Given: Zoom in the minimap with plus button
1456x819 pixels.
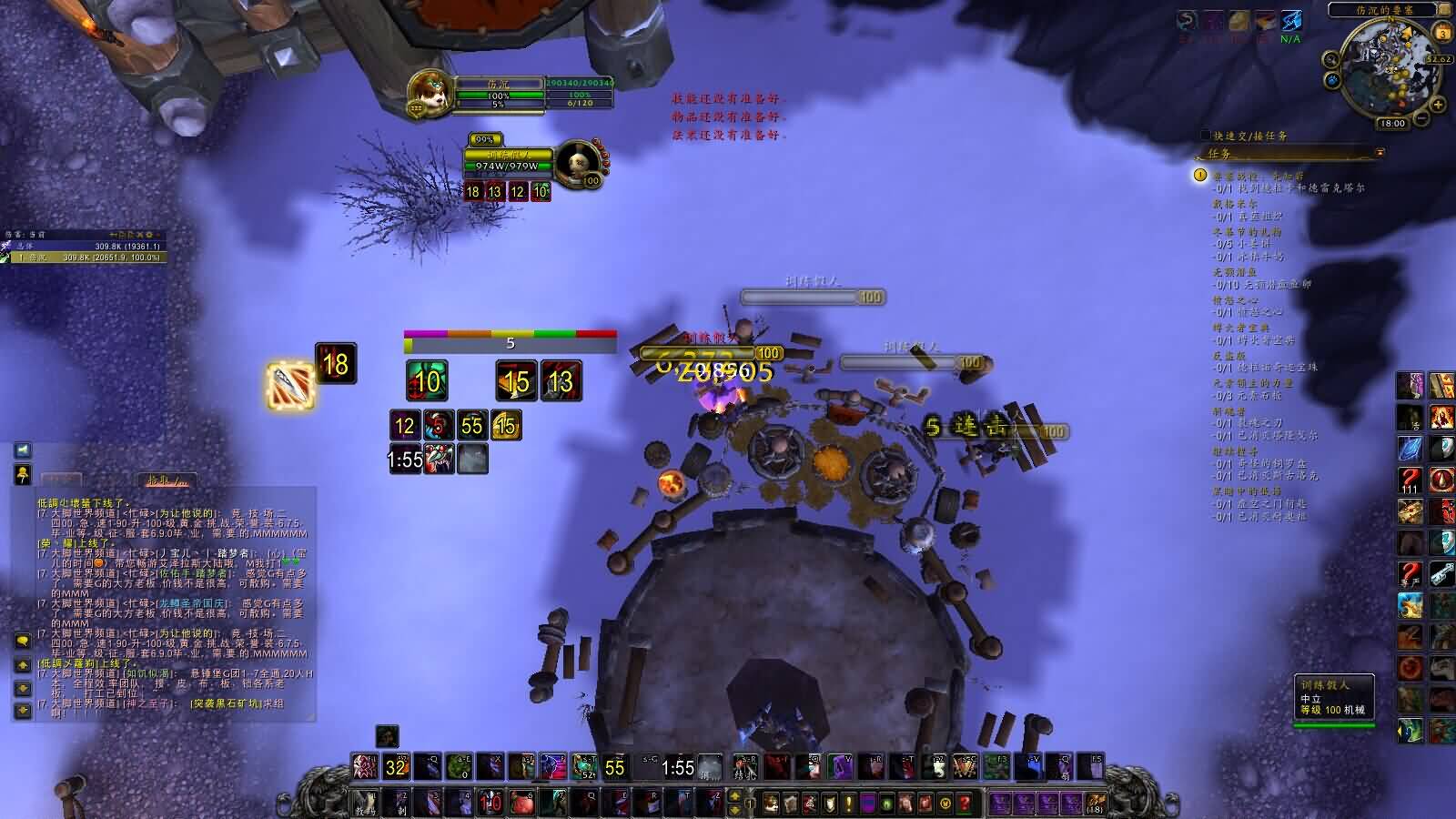Looking at the screenshot, I should pyautogui.click(x=1438, y=105).
